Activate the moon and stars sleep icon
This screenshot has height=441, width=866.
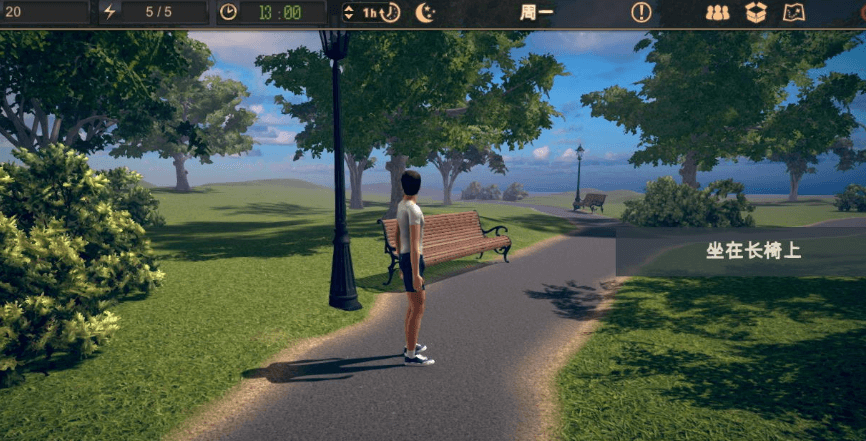point(426,13)
